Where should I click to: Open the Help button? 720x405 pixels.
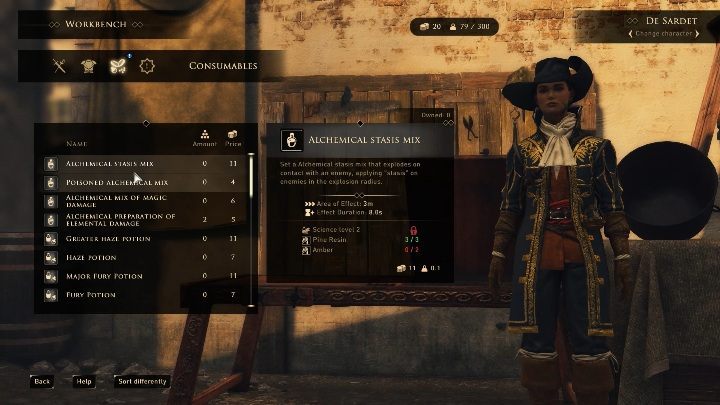click(x=84, y=381)
